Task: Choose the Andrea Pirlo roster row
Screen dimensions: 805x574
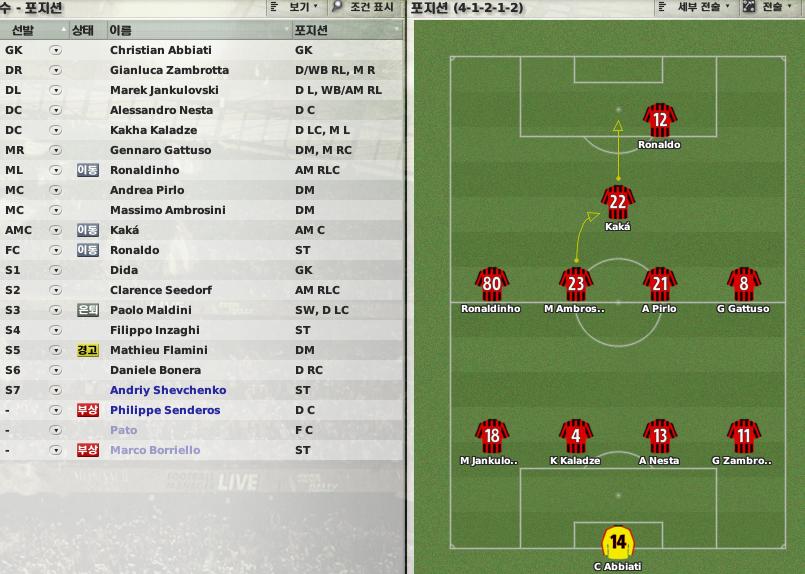Action: tap(146, 190)
